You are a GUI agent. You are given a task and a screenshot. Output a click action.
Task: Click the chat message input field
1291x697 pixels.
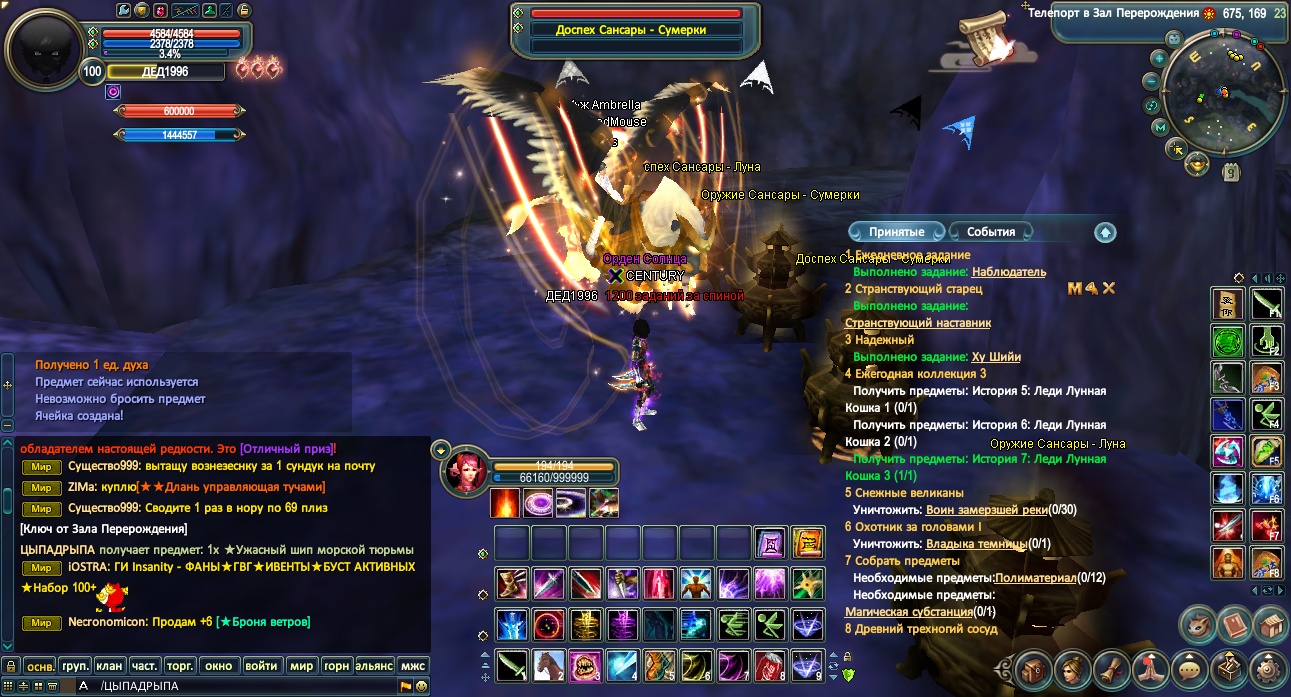click(x=250, y=686)
